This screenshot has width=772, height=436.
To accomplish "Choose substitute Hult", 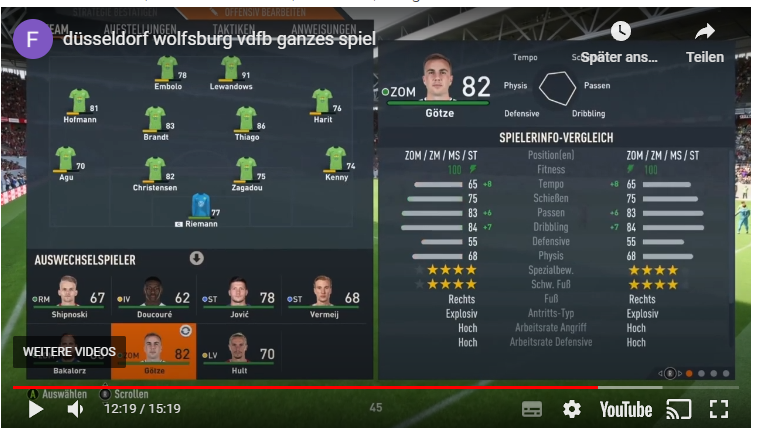I will pos(238,351).
